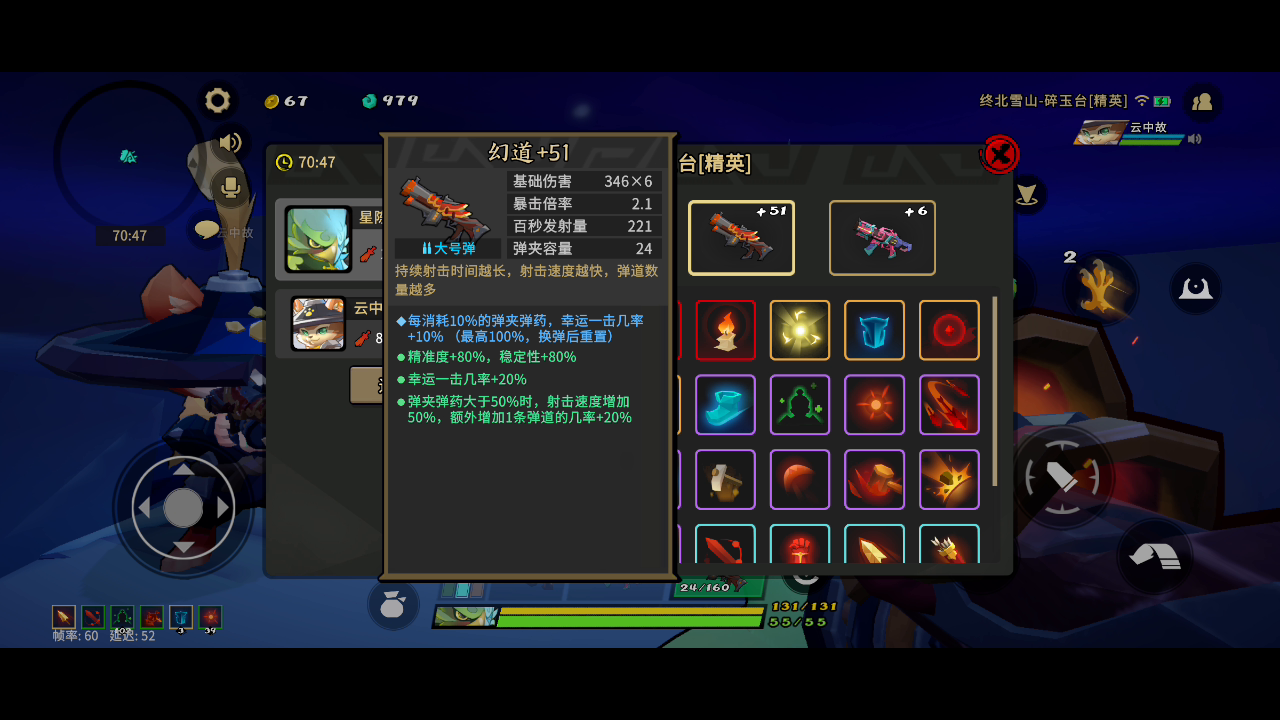Mute the speaker icon on the left
Image resolution: width=1280 pixels, height=720 pixels.
click(231, 143)
